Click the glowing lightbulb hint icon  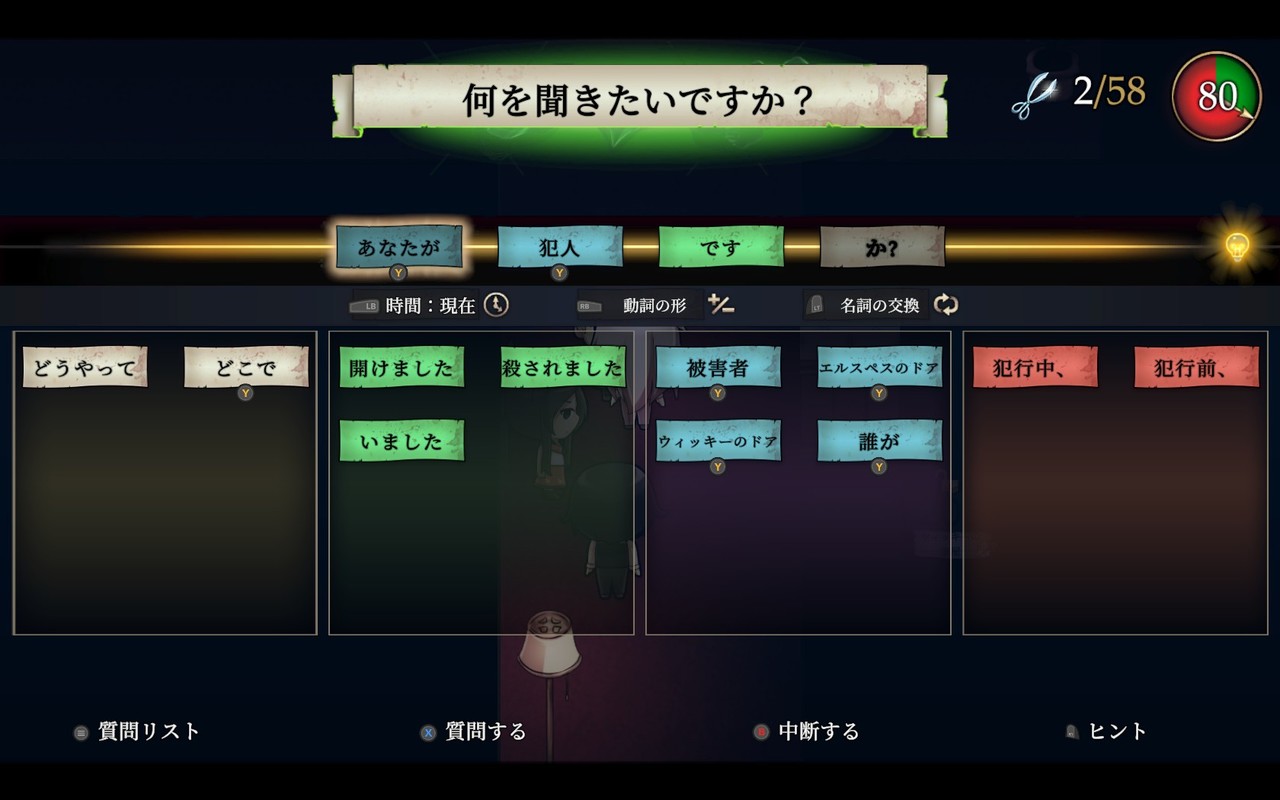point(1237,246)
